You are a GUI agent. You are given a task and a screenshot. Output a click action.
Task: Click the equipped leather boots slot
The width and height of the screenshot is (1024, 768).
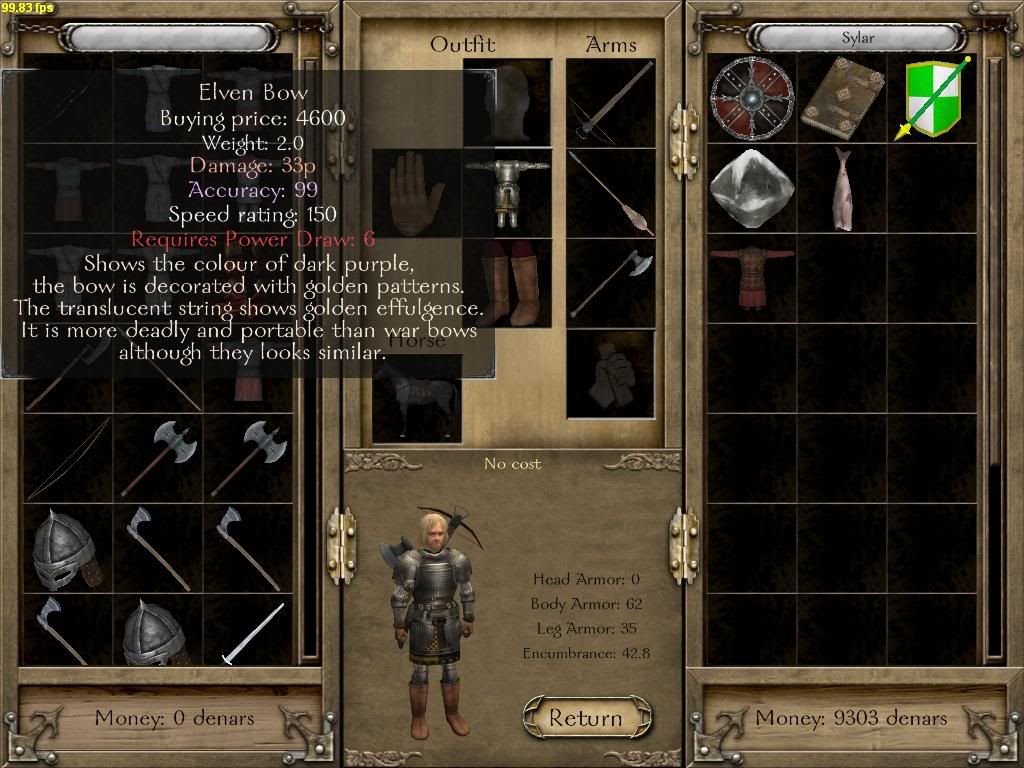507,283
